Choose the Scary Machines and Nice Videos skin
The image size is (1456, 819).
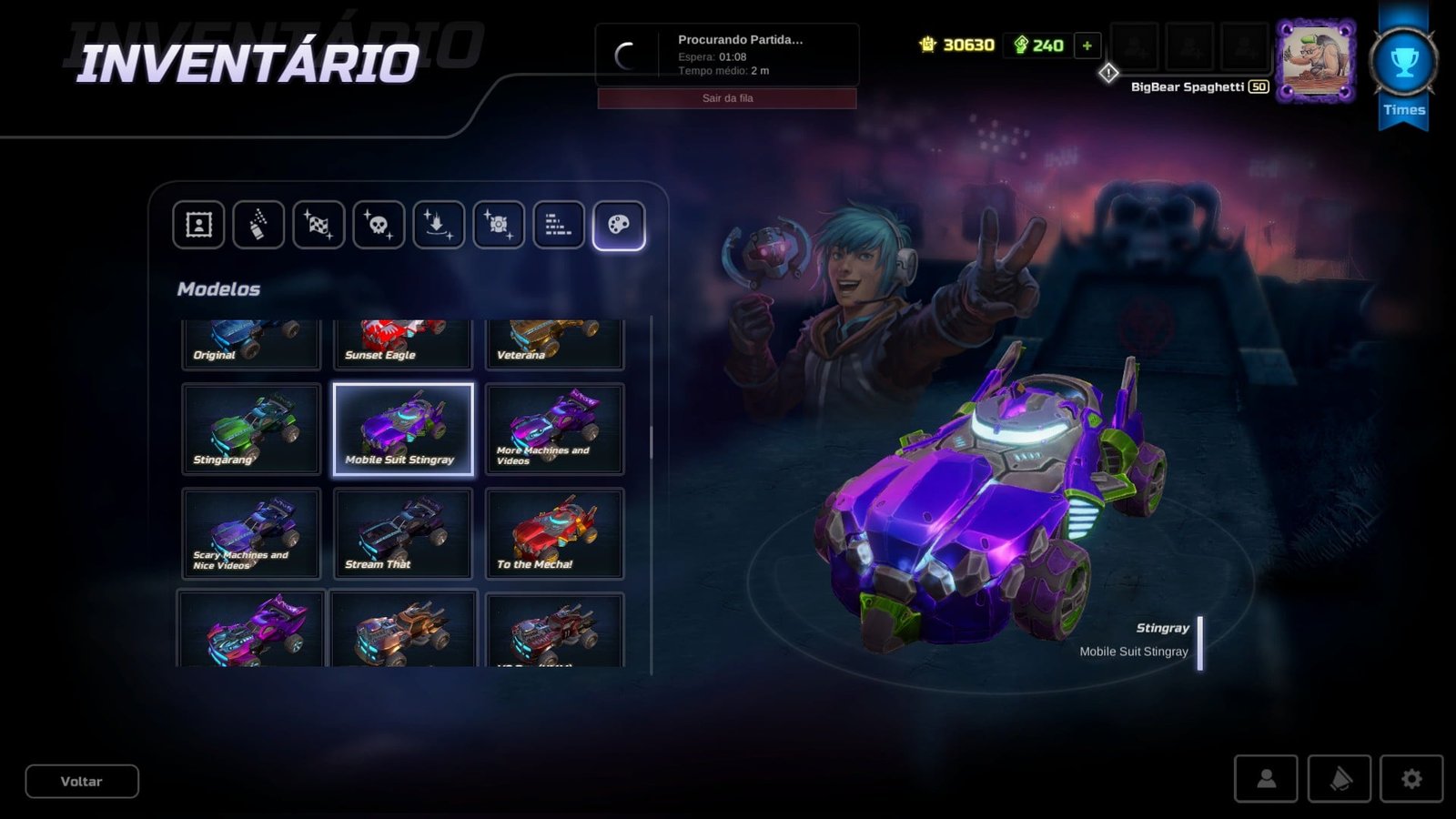click(x=251, y=533)
